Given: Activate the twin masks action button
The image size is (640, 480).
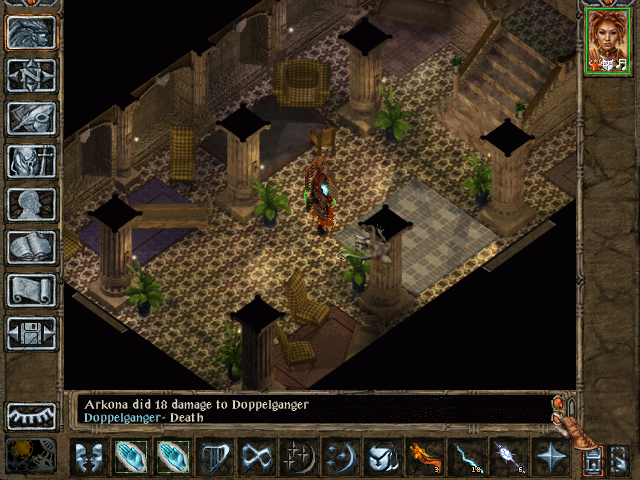Looking at the screenshot, I should (x=90, y=457).
